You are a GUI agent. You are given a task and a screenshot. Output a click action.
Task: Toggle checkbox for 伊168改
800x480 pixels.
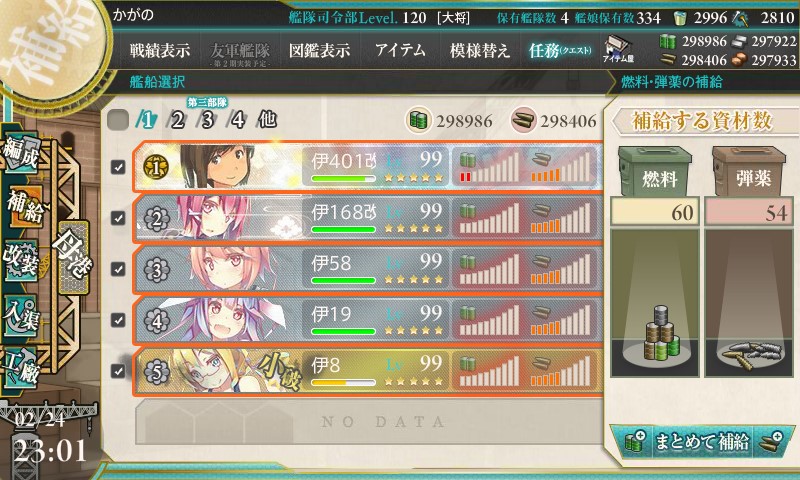tap(118, 218)
